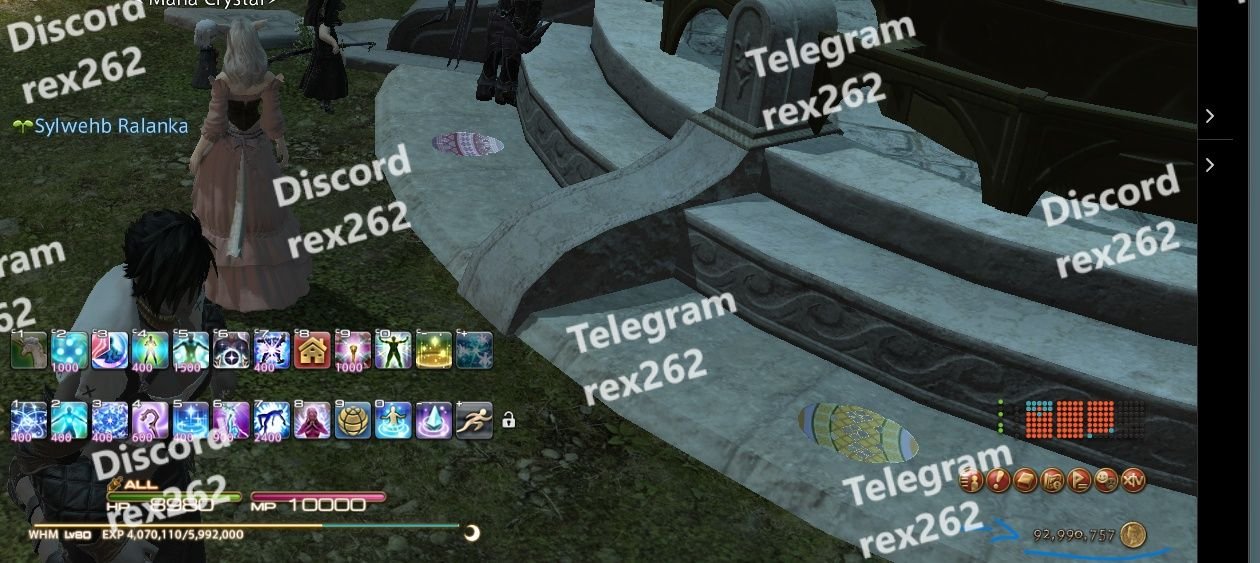Image resolution: width=1260 pixels, height=563 pixels.
Task: Cast the golden globe Teleport action
Action: point(352,420)
